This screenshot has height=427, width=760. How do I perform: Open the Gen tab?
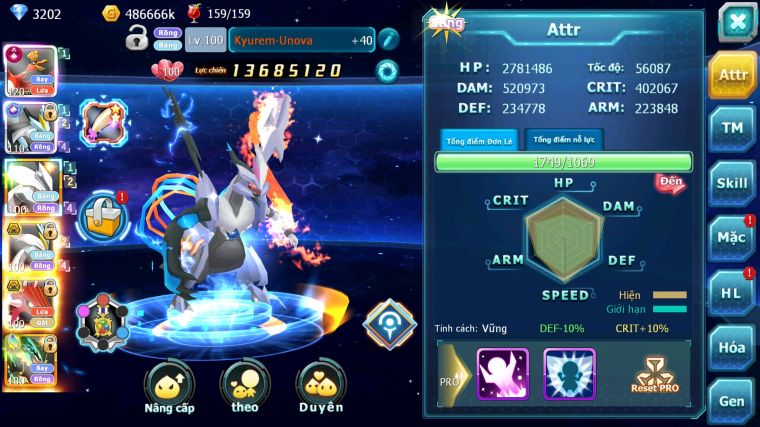click(732, 401)
